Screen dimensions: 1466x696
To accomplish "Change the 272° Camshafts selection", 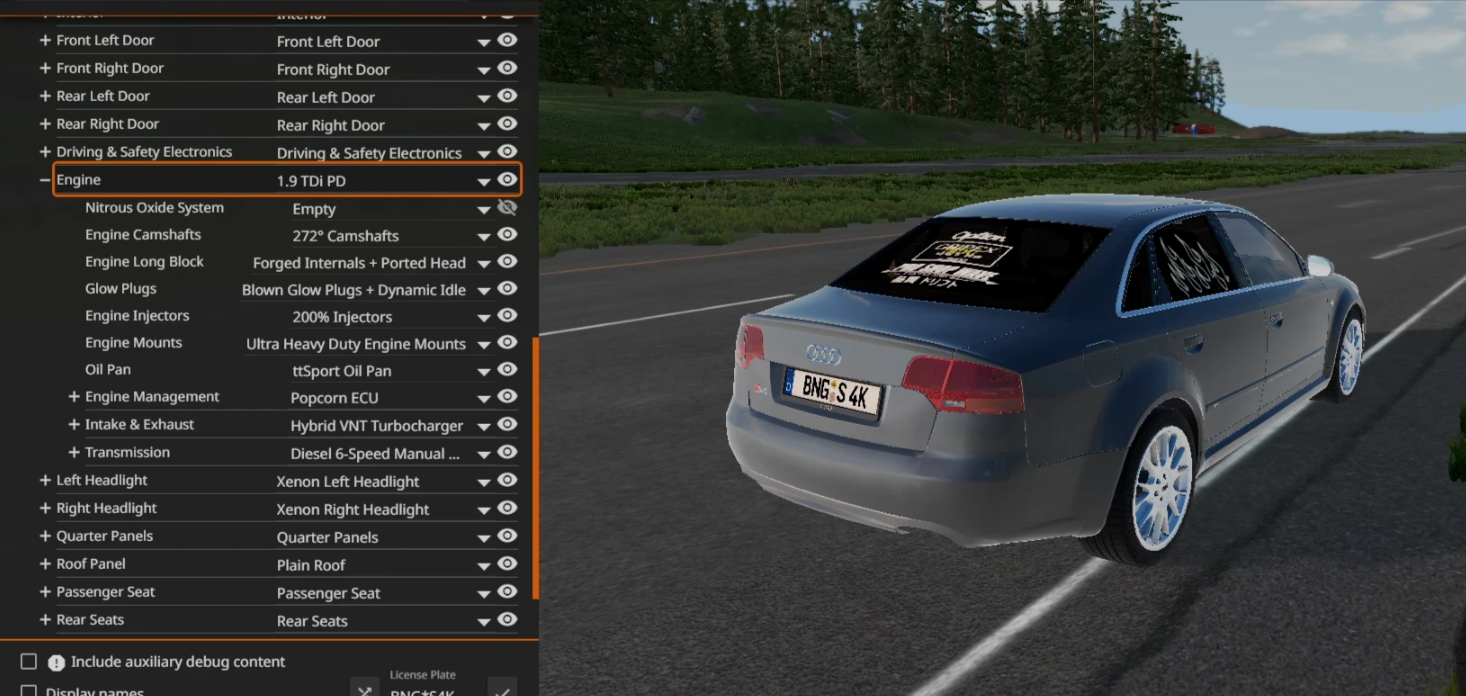I will [x=484, y=236].
